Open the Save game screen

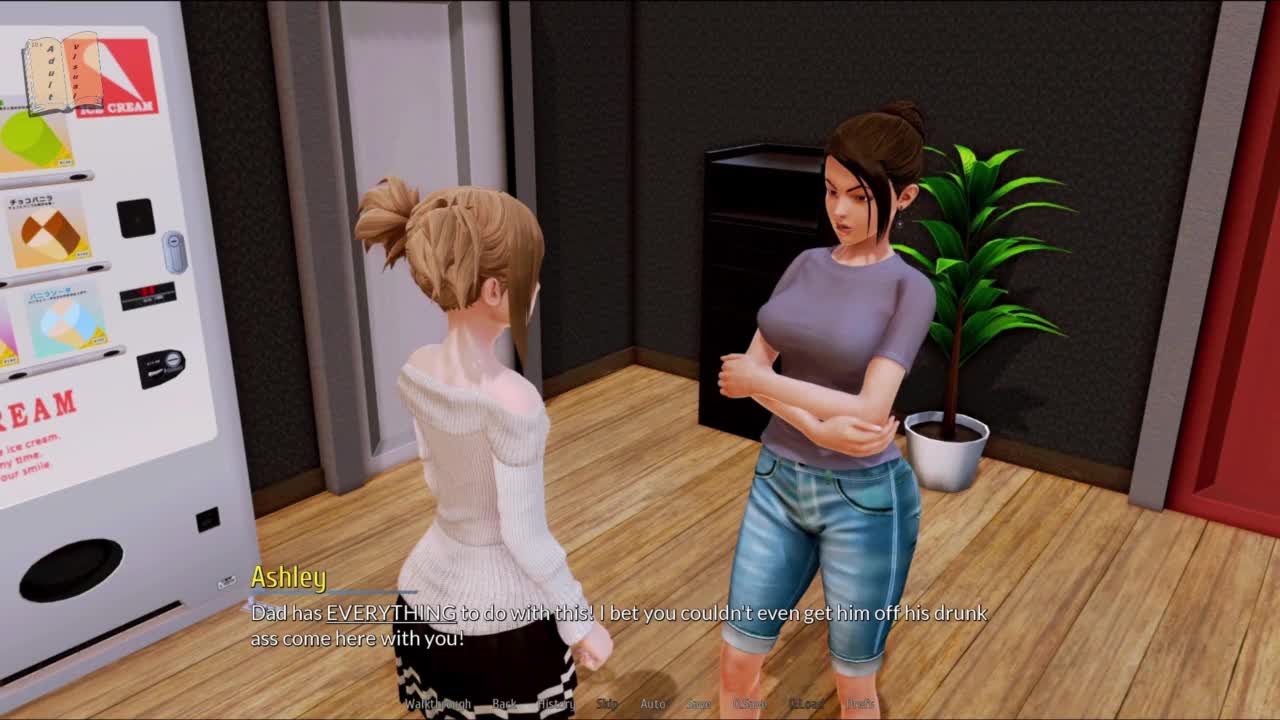point(698,704)
